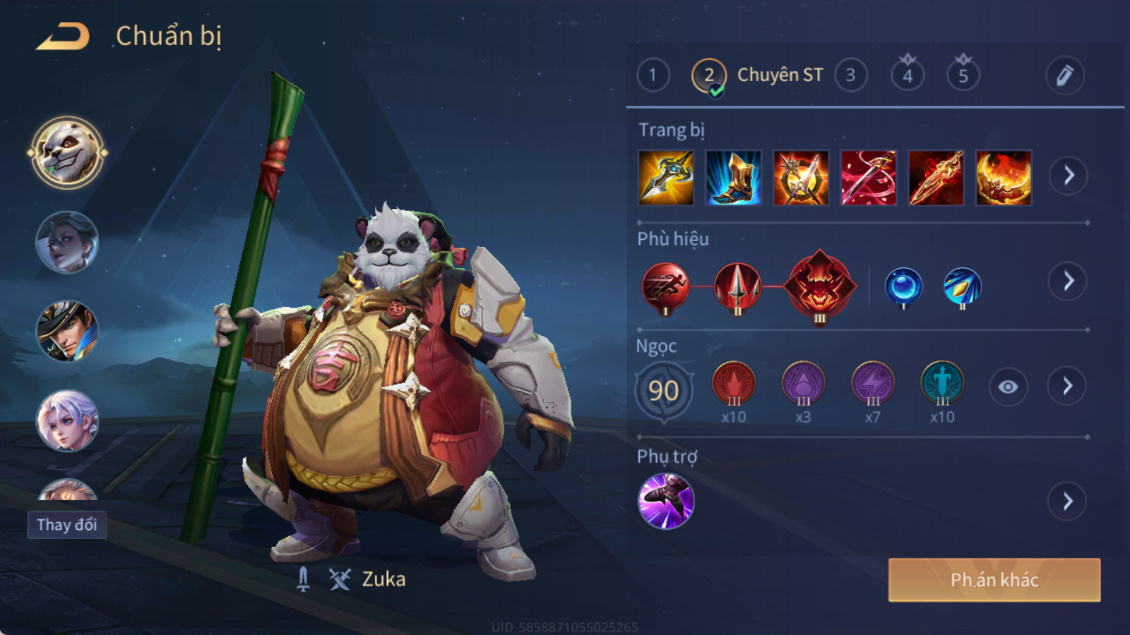Open the Phù hiệu badge details arrow
Screen dimensions: 1130x635
(x=1068, y=281)
